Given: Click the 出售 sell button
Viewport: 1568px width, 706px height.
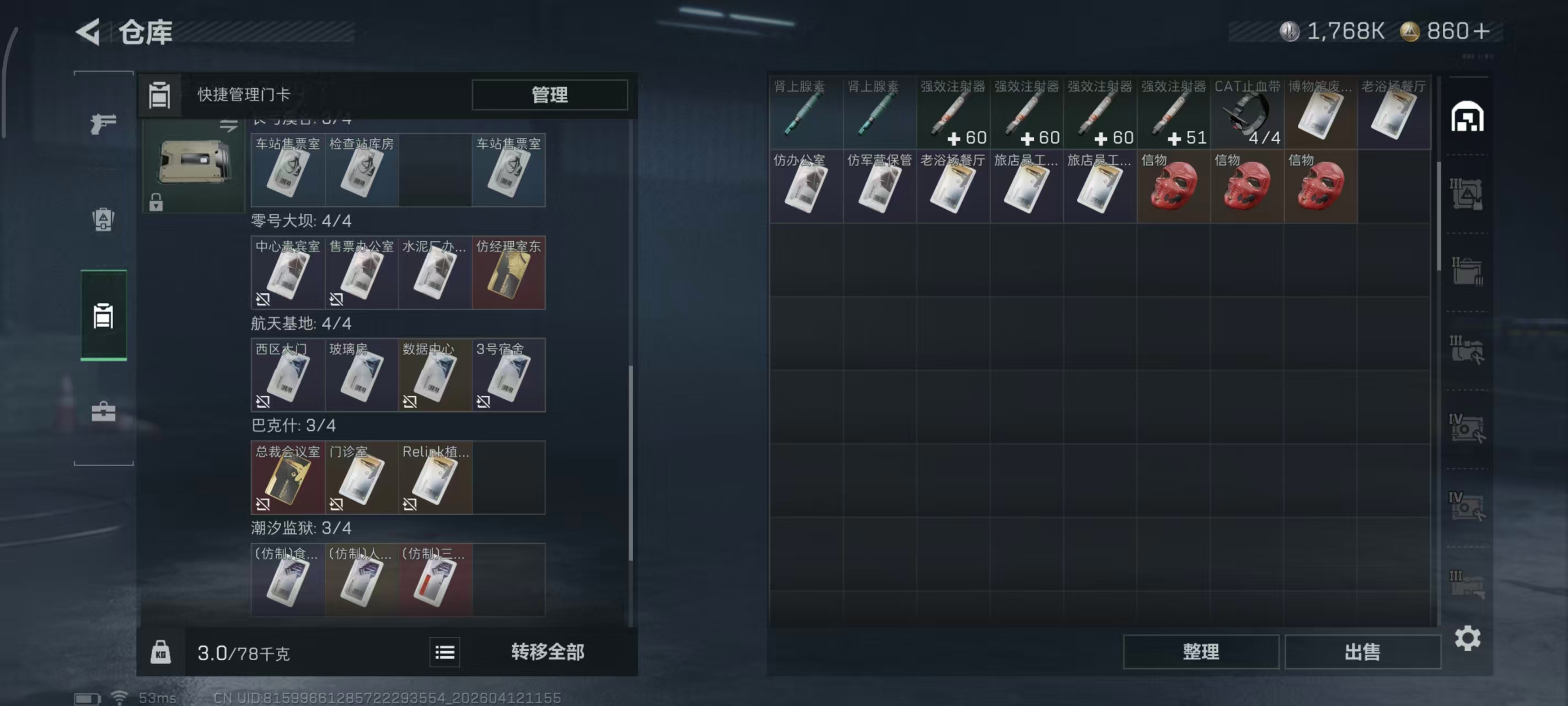Looking at the screenshot, I should click(x=1363, y=652).
